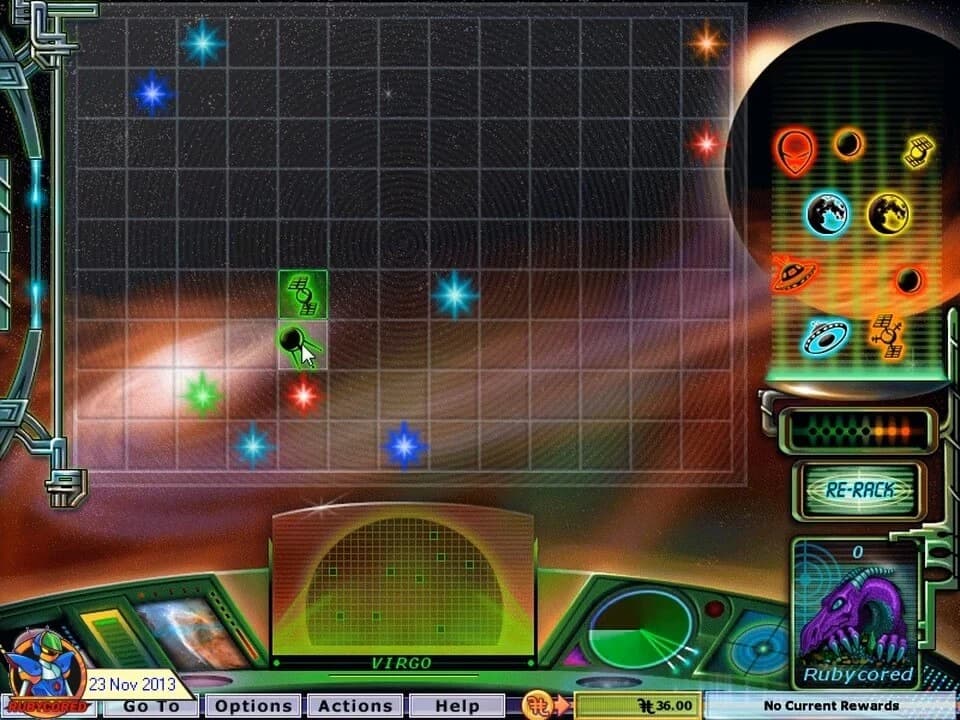Screen dimensions: 960x720
Task: Click the green satellite tile on the grid
Action: [303, 294]
